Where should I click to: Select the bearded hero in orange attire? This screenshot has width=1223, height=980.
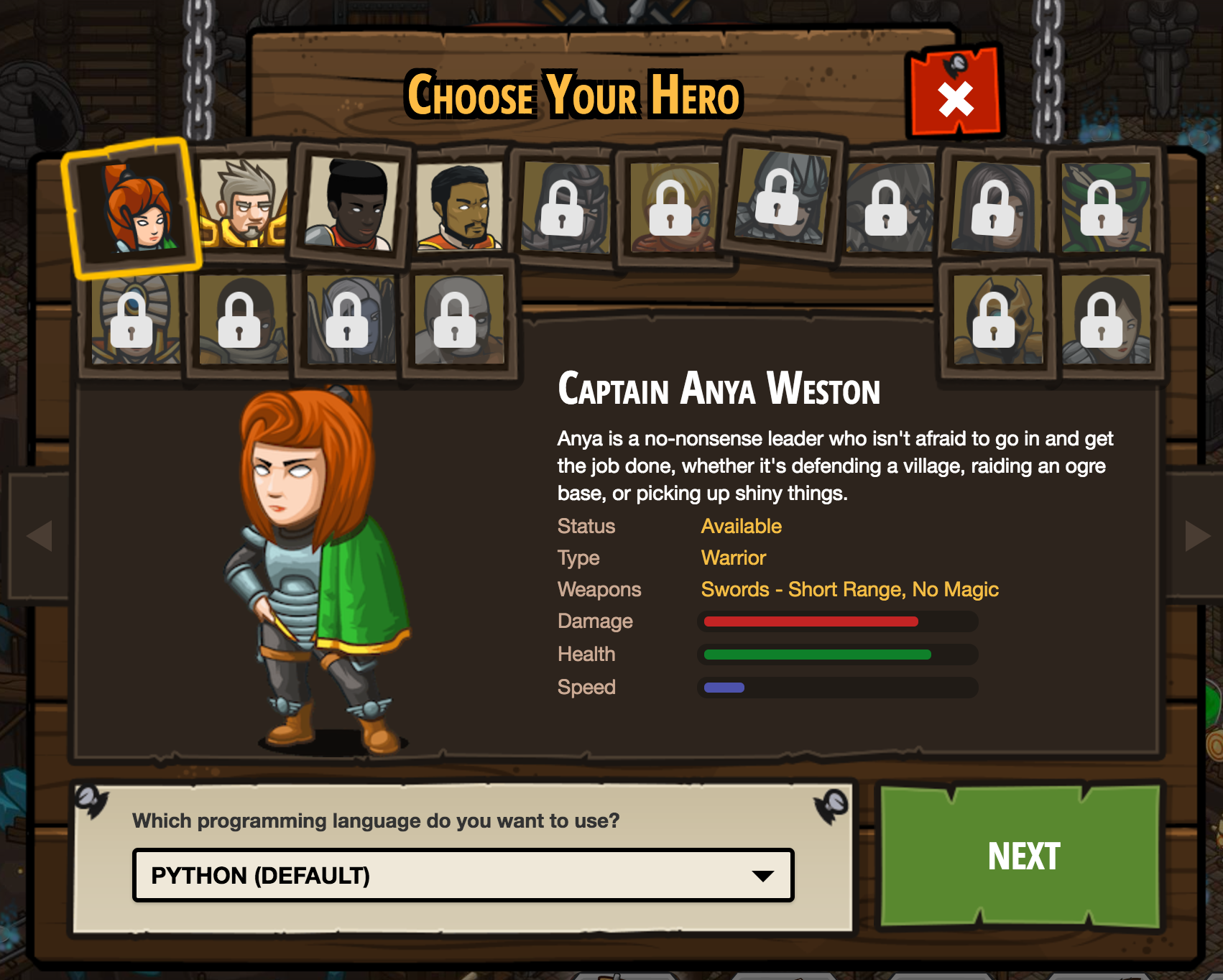pyautogui.click(x=460, y=205)
